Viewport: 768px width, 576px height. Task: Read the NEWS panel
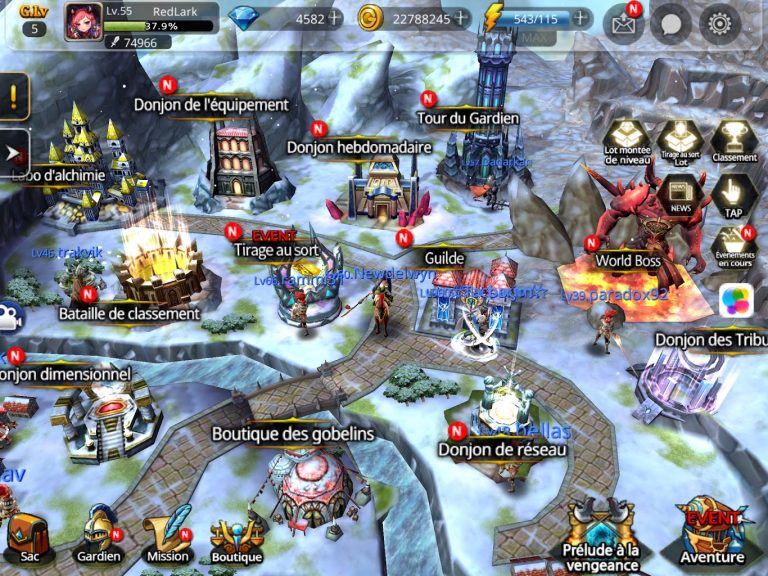tap(681, 194)
